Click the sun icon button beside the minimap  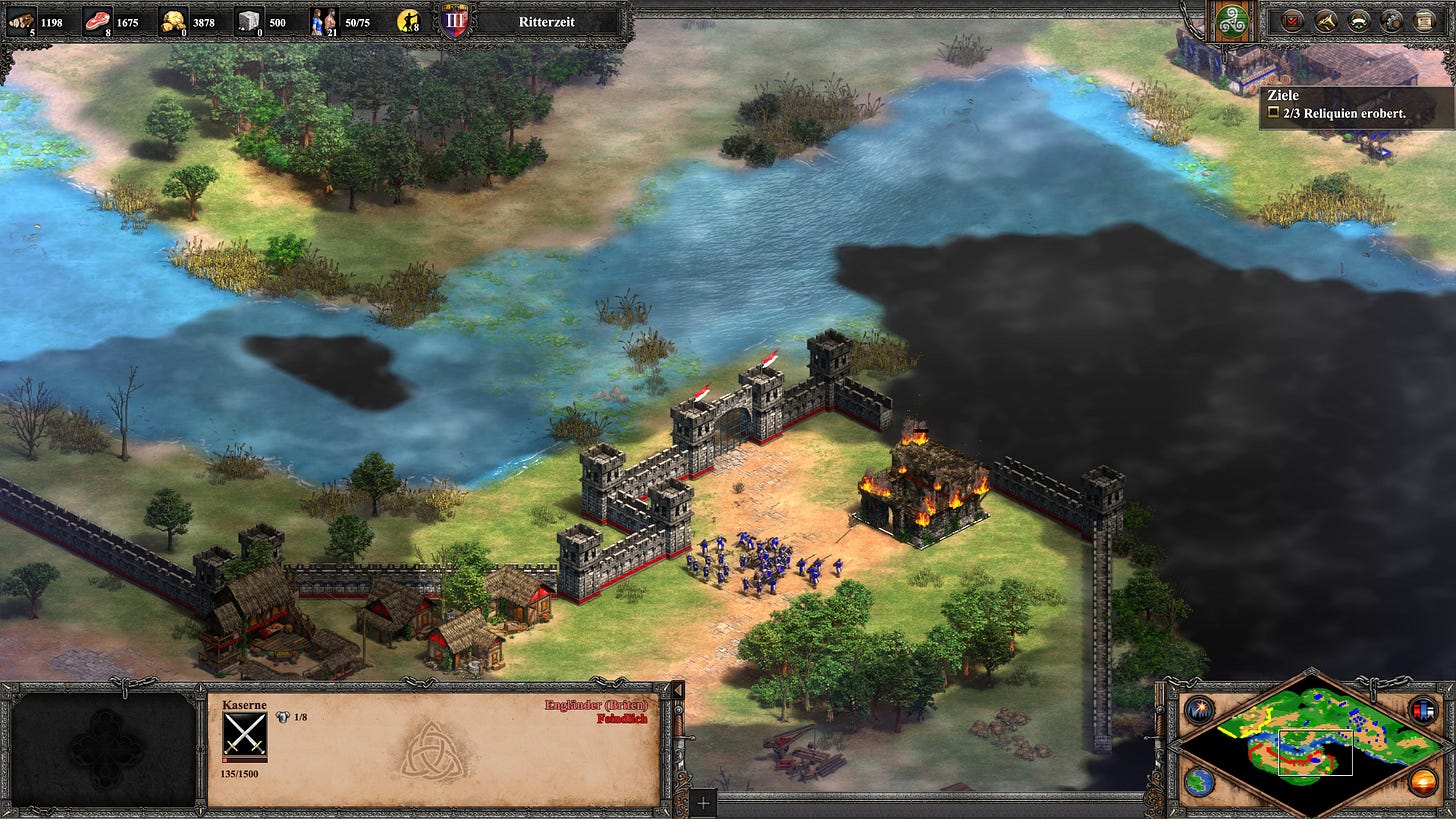pos(1422,782)
